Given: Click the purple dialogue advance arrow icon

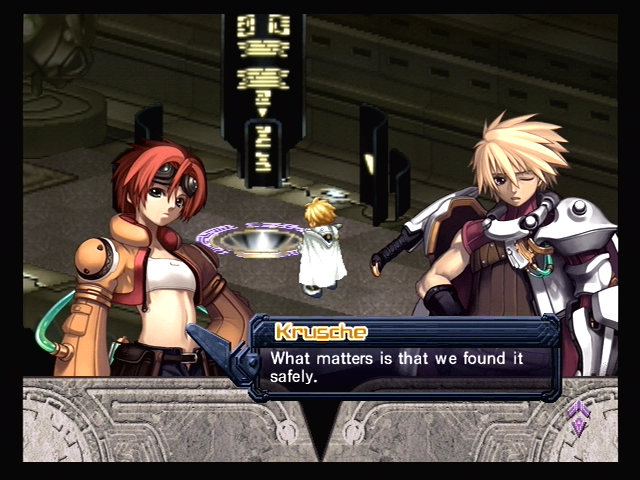Looking at the screenshot, I should 578,416.
